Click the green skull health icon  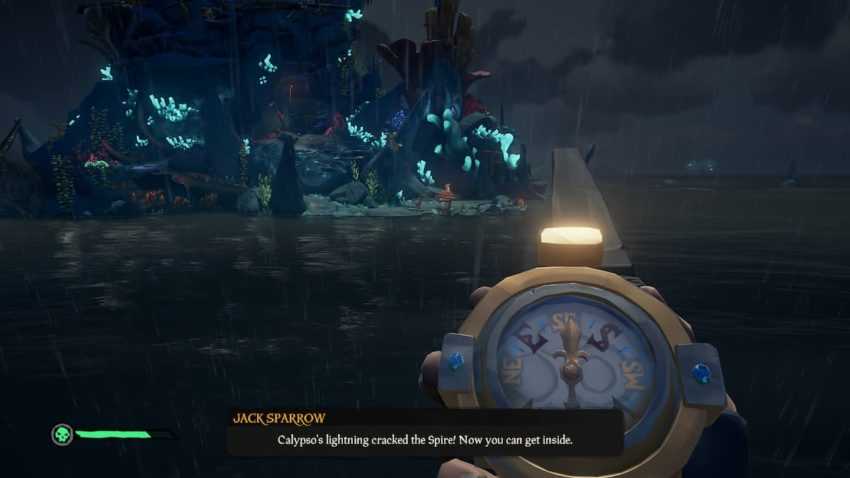(63, 434)
